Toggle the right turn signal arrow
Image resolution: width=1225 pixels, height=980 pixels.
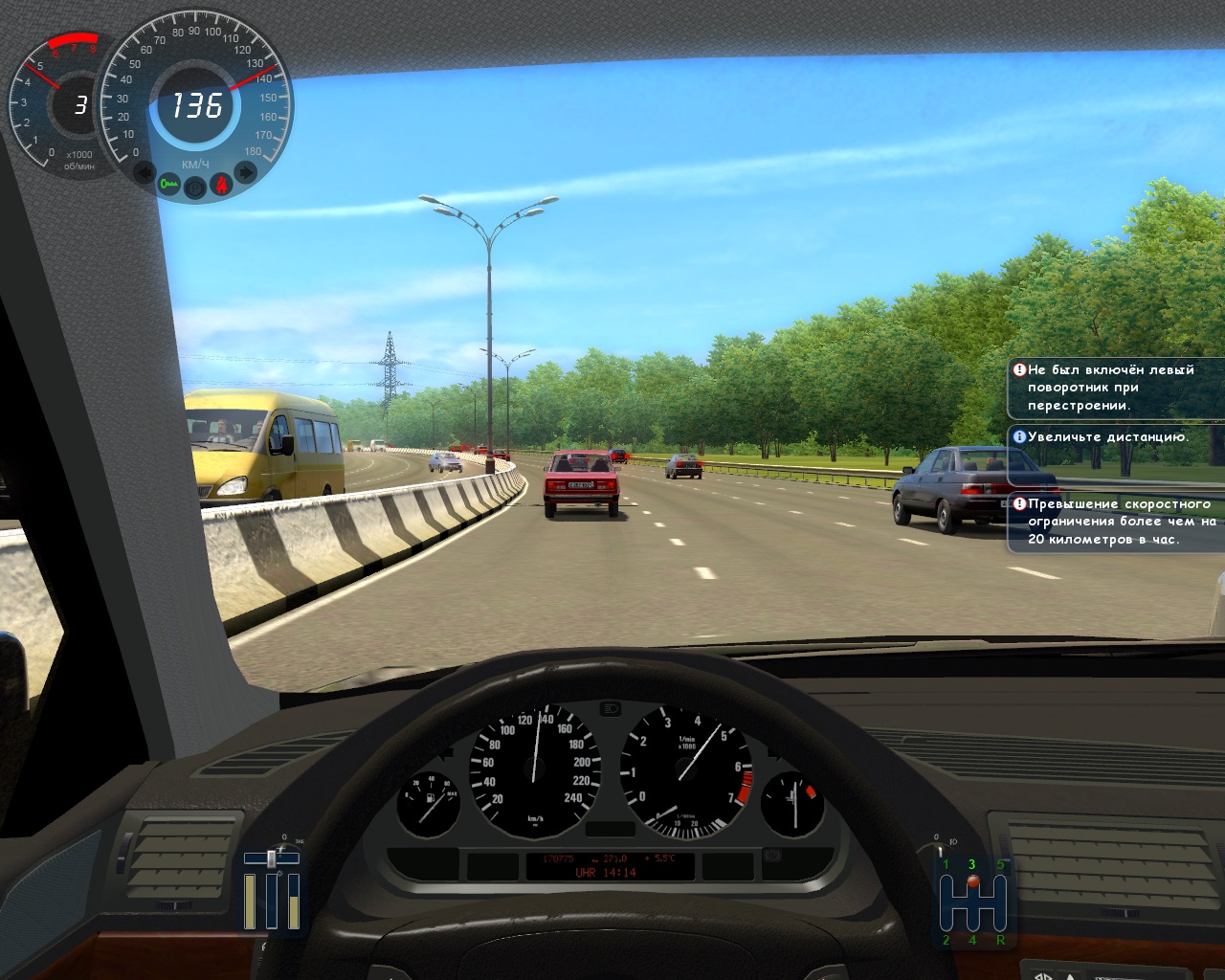pyautogui.click(x=246, y=172)
